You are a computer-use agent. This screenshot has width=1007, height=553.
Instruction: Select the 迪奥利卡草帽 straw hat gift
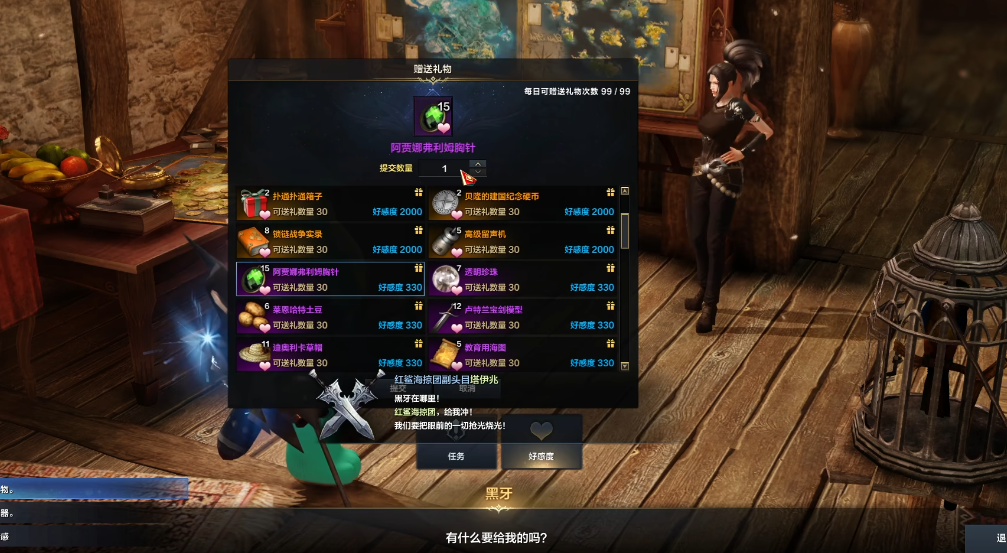pos(330,355)
